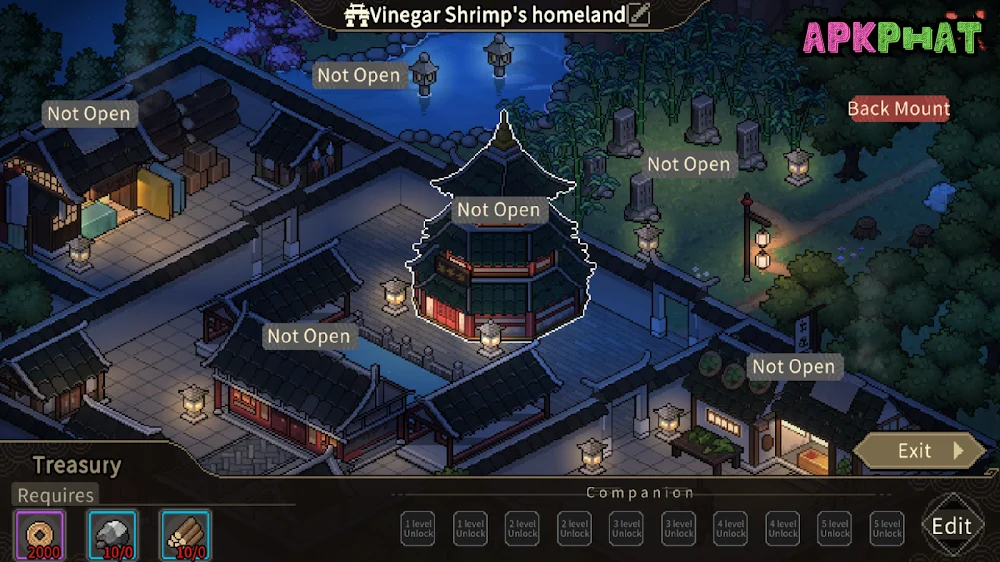Select the stone requirement icon
This screenshot has width=1000, height=562.
pyautogui.click(x=112, y=535)
